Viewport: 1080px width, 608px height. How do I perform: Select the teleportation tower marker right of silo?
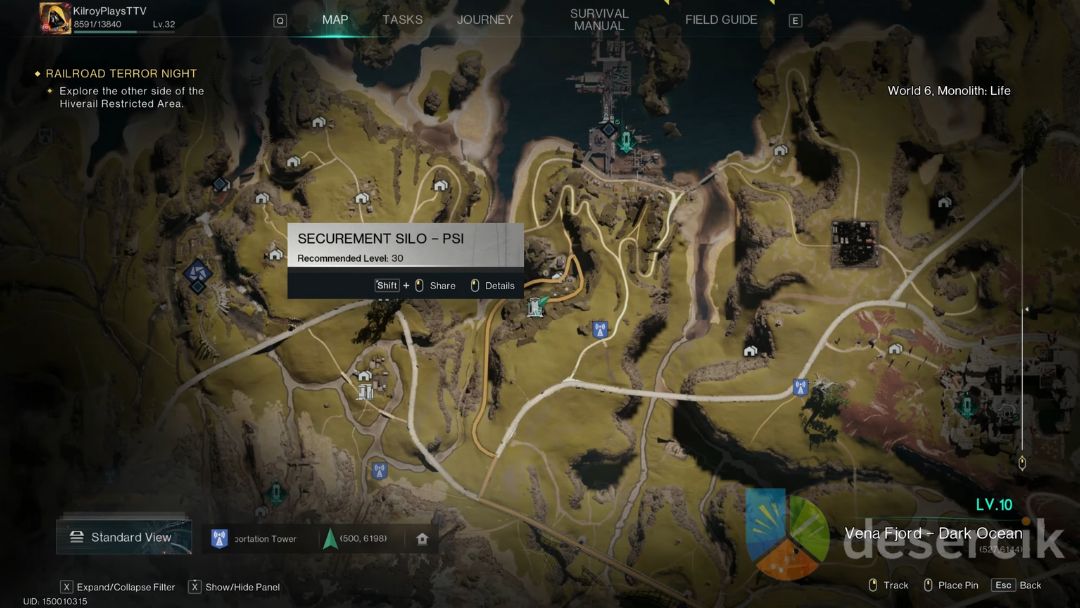pos(600,329)
